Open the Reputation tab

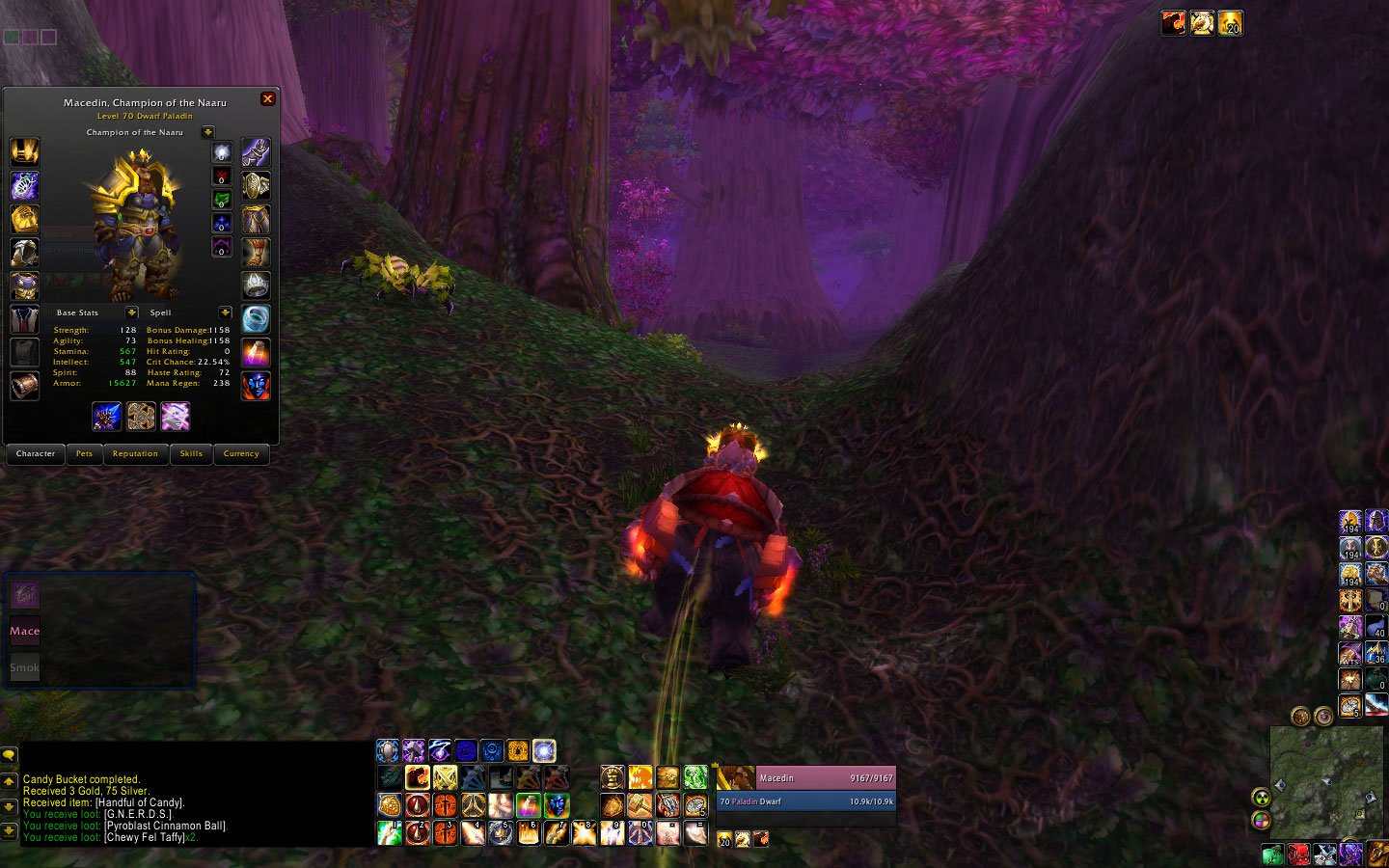tap(135, 454)
